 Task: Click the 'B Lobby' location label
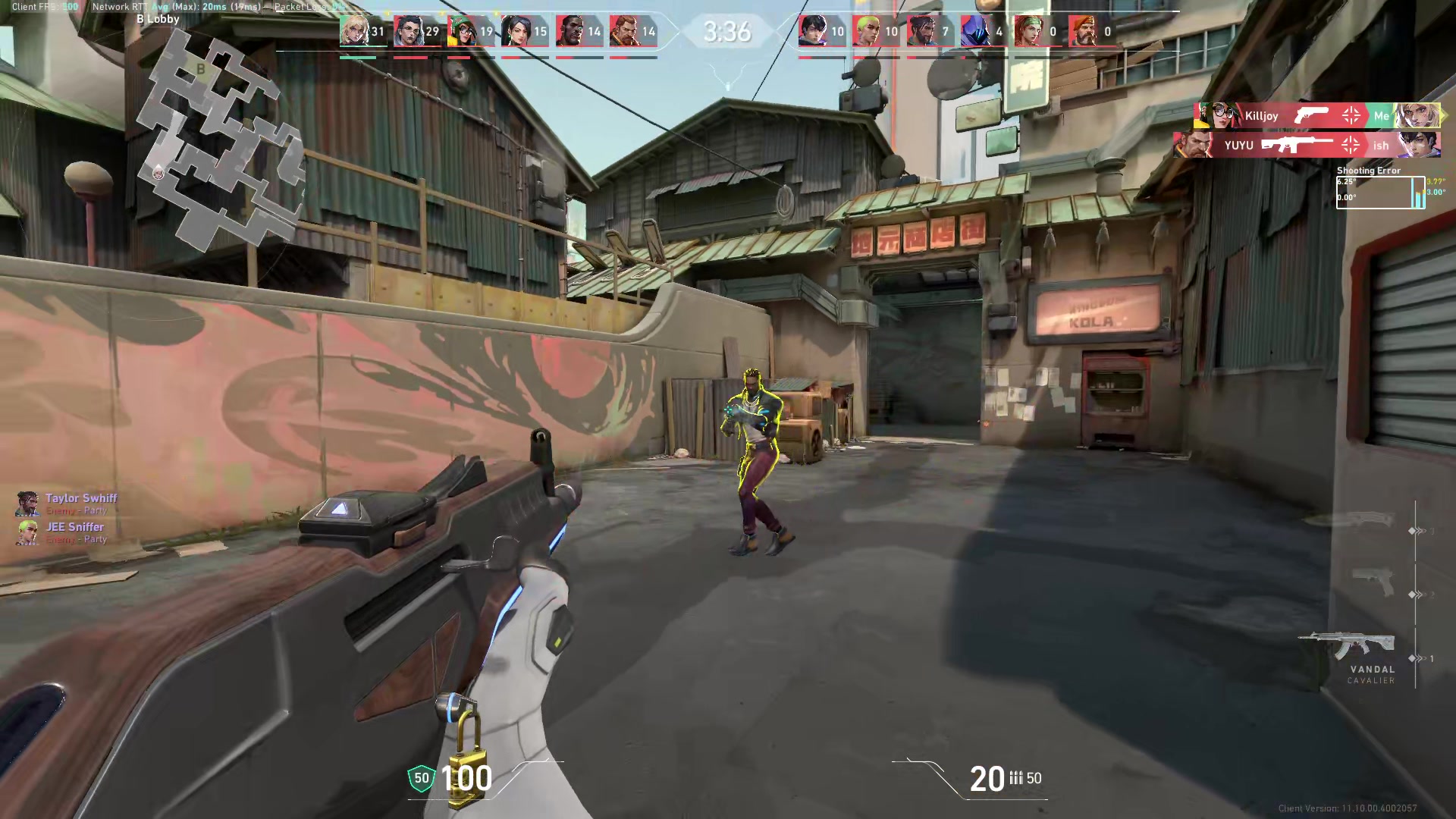(x=158, y=18)
